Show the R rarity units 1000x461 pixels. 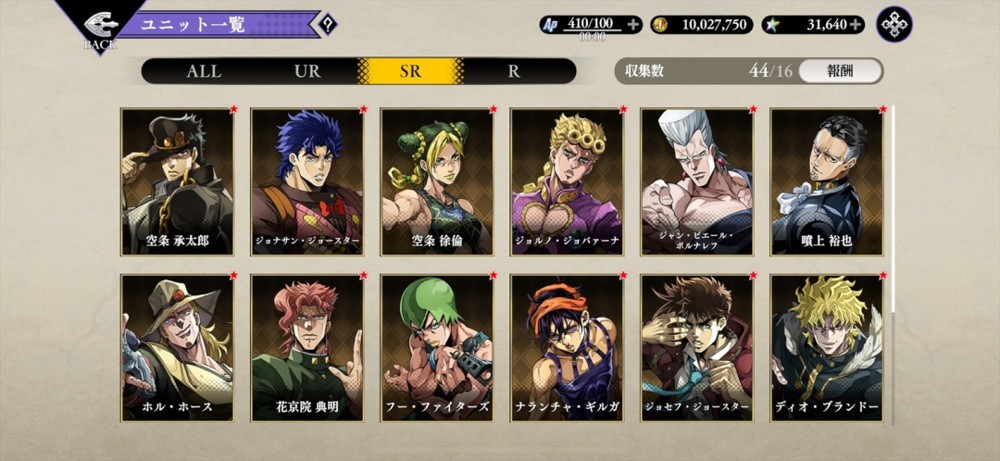(x=514, y=71)
